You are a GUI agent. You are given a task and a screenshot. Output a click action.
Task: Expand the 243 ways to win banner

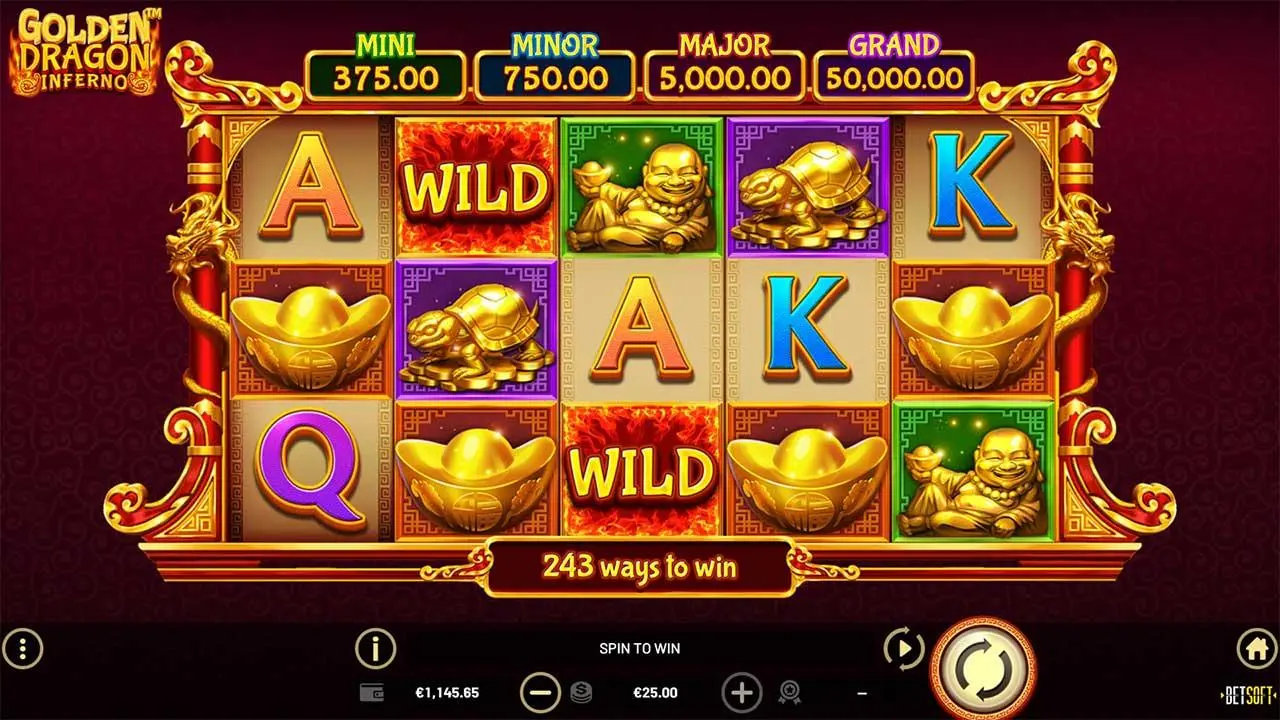click(639, 567)
